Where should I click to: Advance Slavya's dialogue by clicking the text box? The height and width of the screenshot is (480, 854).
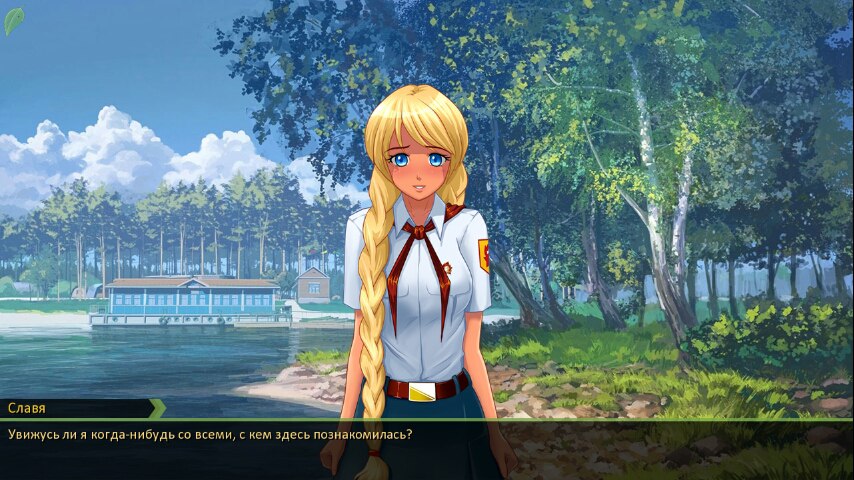point(426,448)
